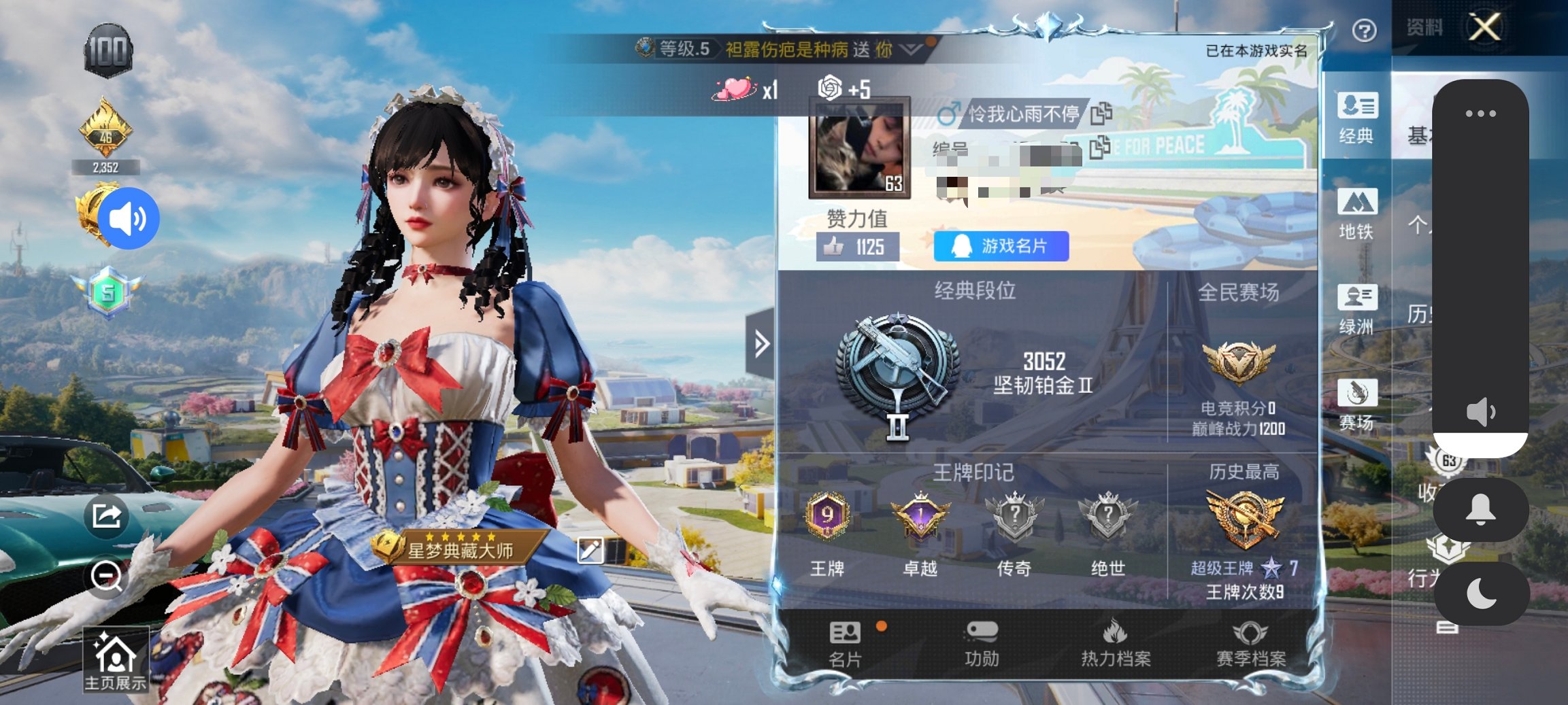Collapse the panel with the side arrow
This screenshot has height=705, width=1568.
coord(761,344)
